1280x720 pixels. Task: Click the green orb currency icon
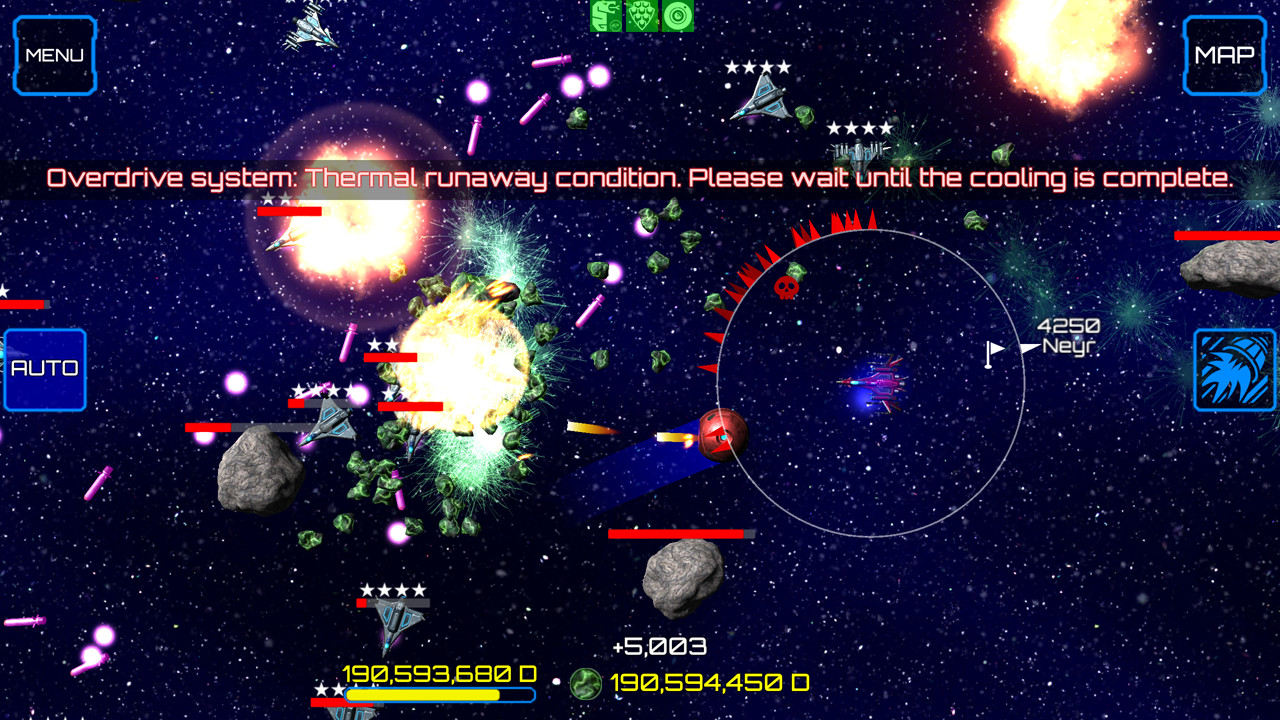584,686
